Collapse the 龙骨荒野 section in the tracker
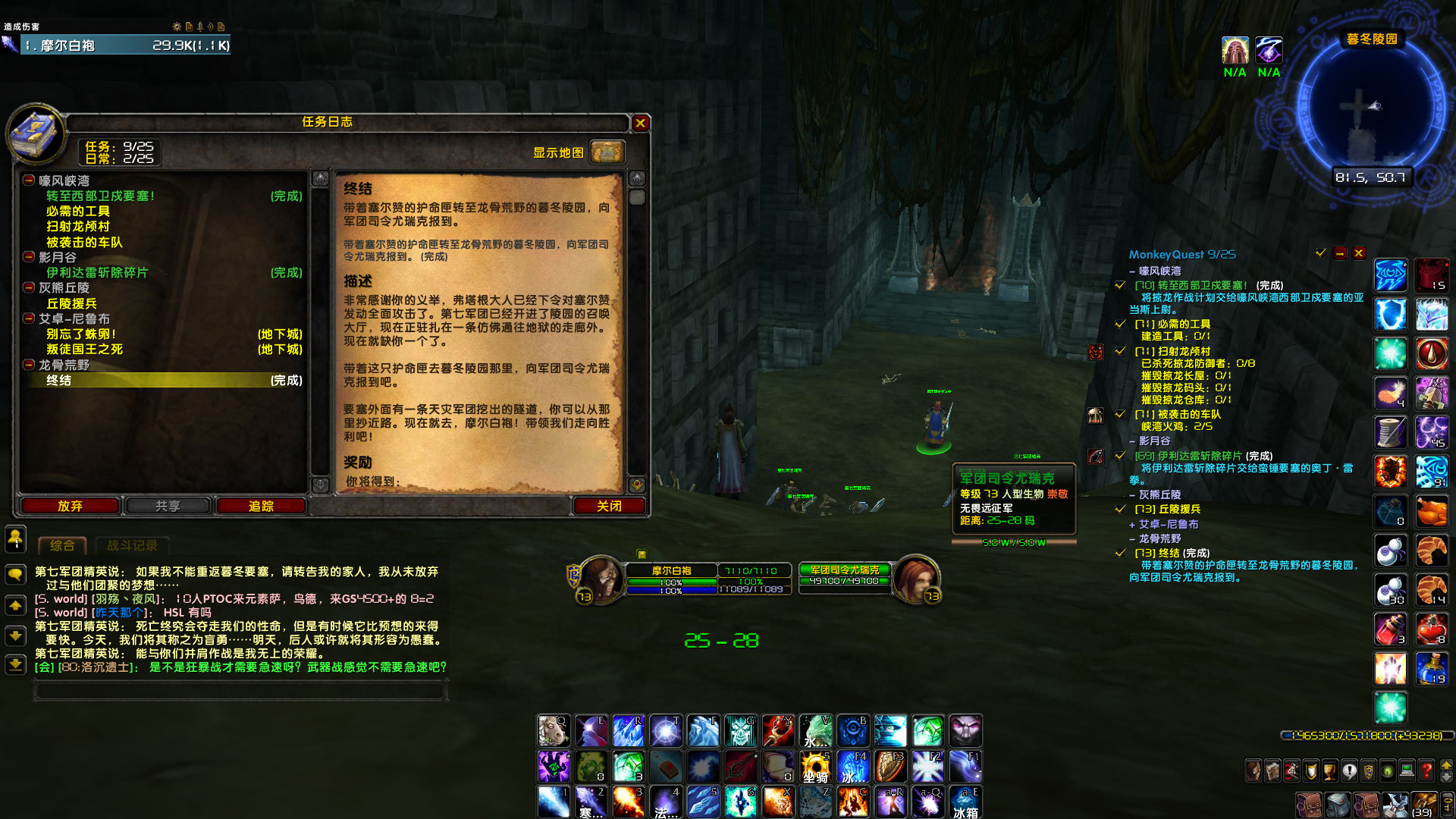Screen dimensions: 1456x819 click(x=1132, y=538)
